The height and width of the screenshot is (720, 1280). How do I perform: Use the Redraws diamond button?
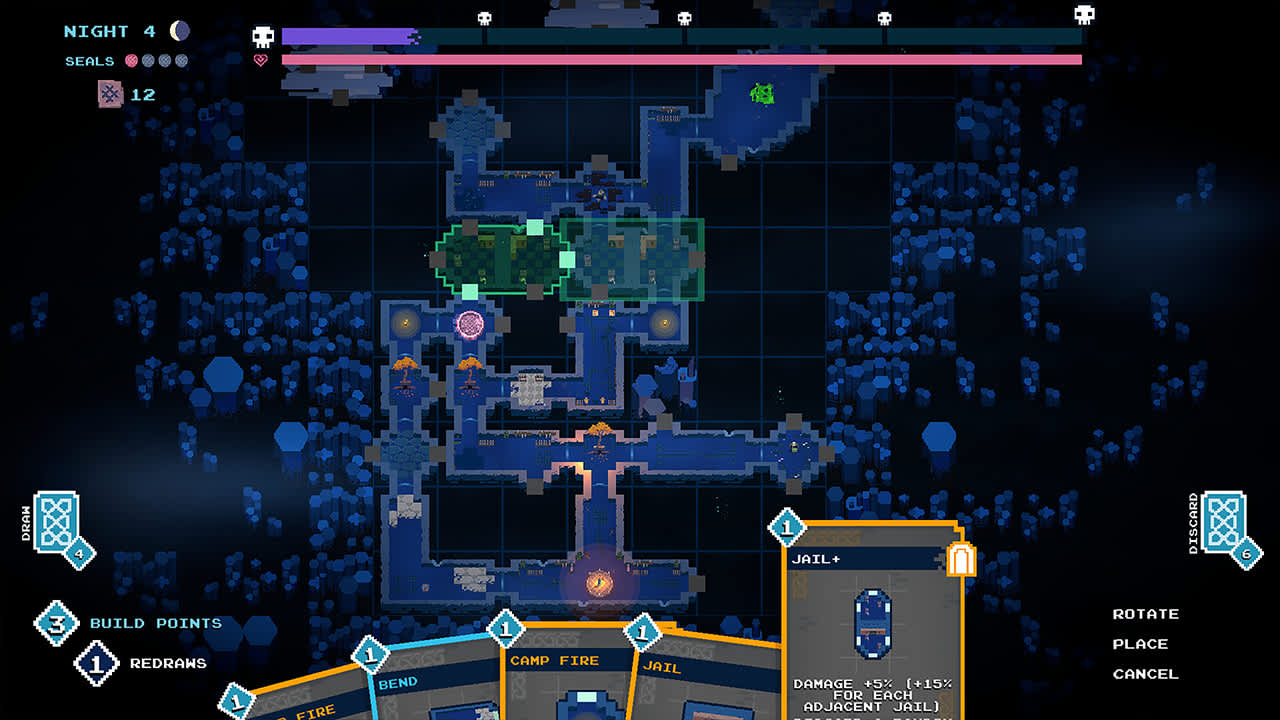97,664
